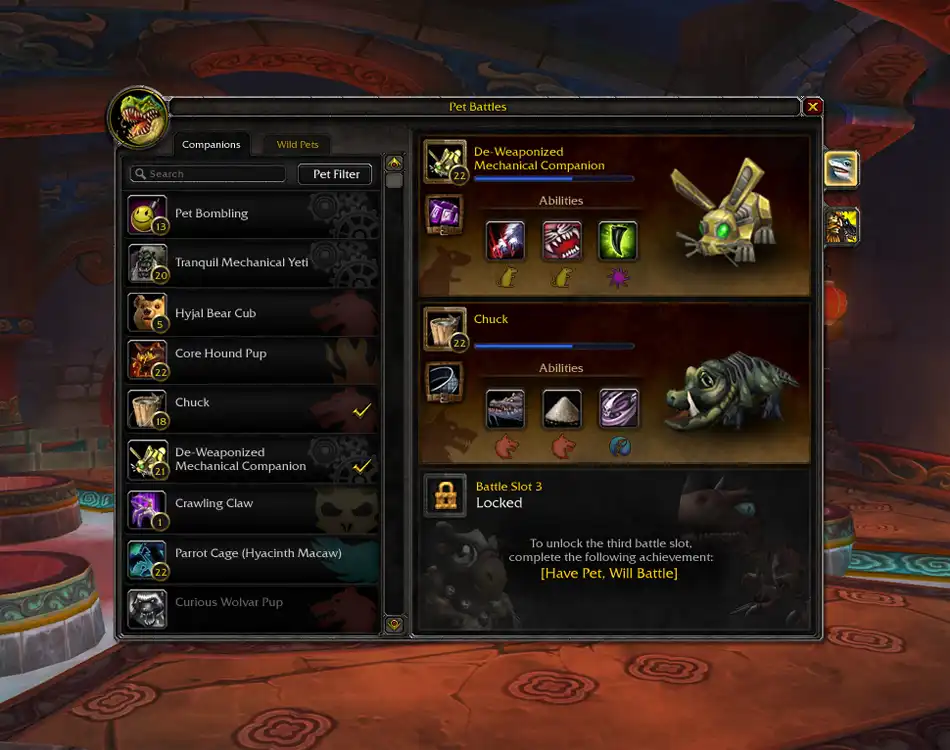Image resolution: width=950 pixels, height=750 pixels.
Task: Select Chuck's crocodile jaw ability icon
Action: click(505, 409)
